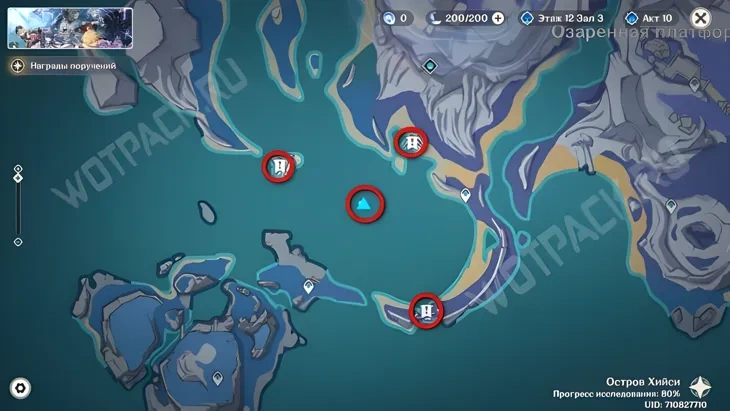730x411 pixels.
Task: Open Награды поручений commission rewards
Action: (64, 65)
